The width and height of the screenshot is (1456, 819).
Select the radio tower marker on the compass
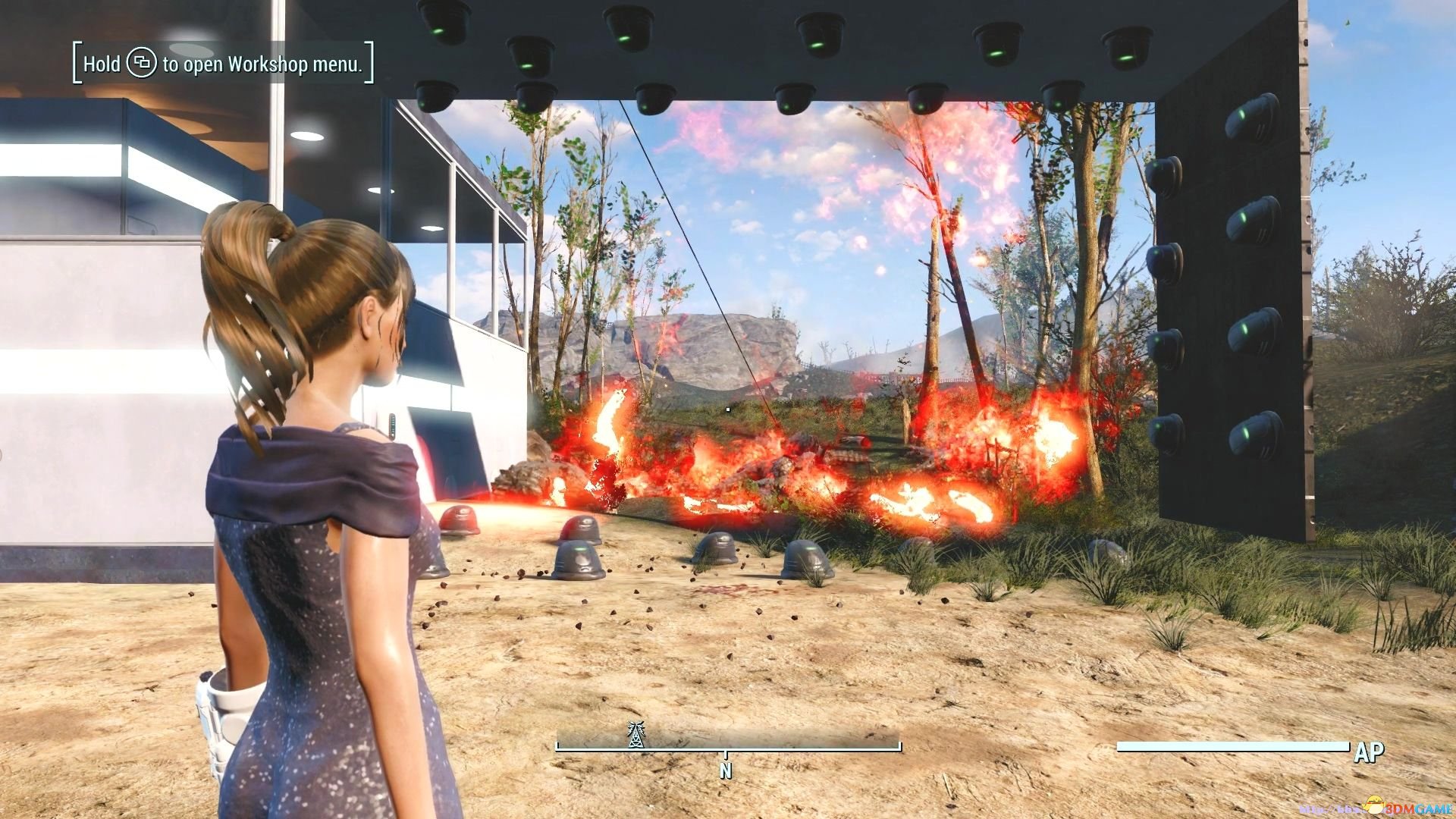(635, 734)
